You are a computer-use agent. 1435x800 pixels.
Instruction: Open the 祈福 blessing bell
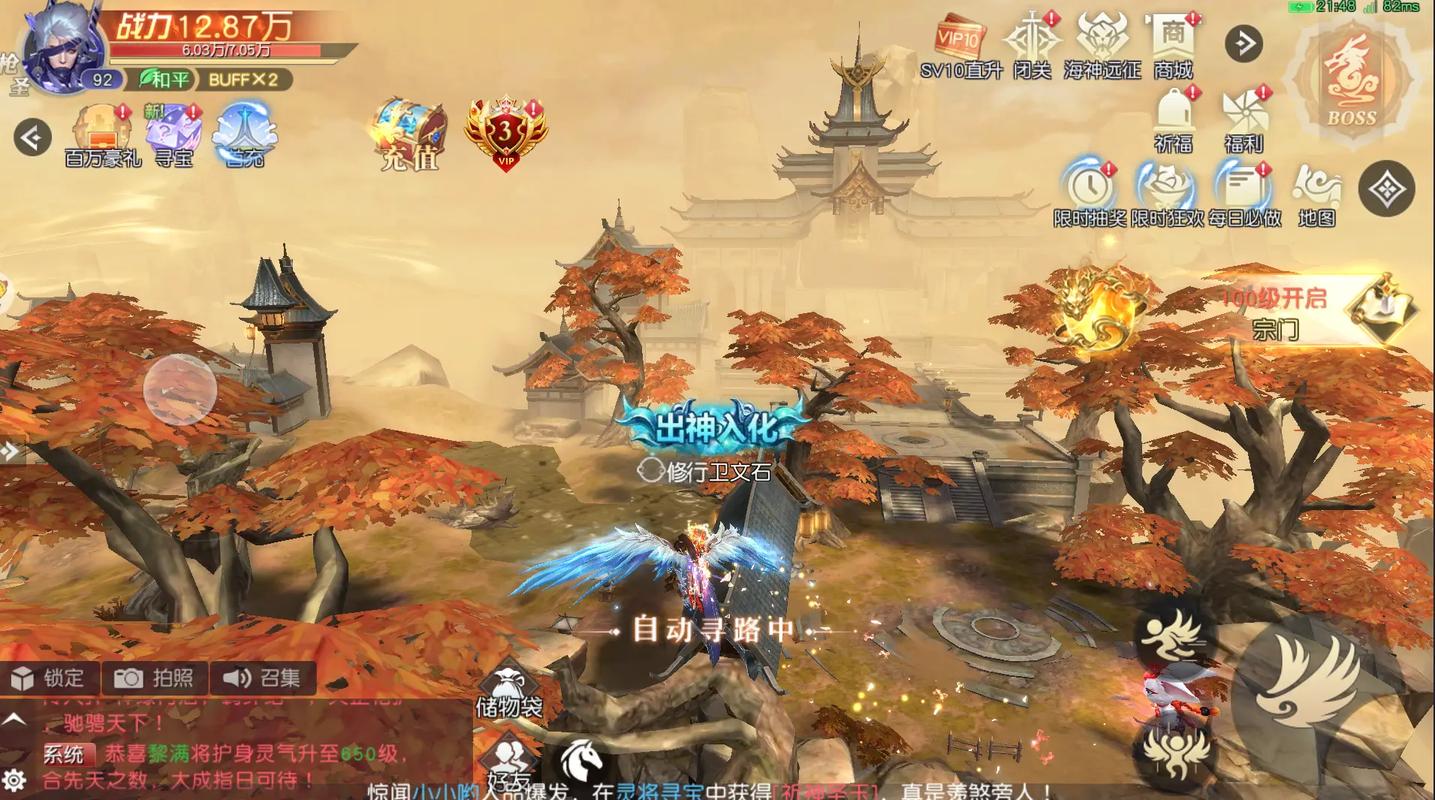[1174, 118]
